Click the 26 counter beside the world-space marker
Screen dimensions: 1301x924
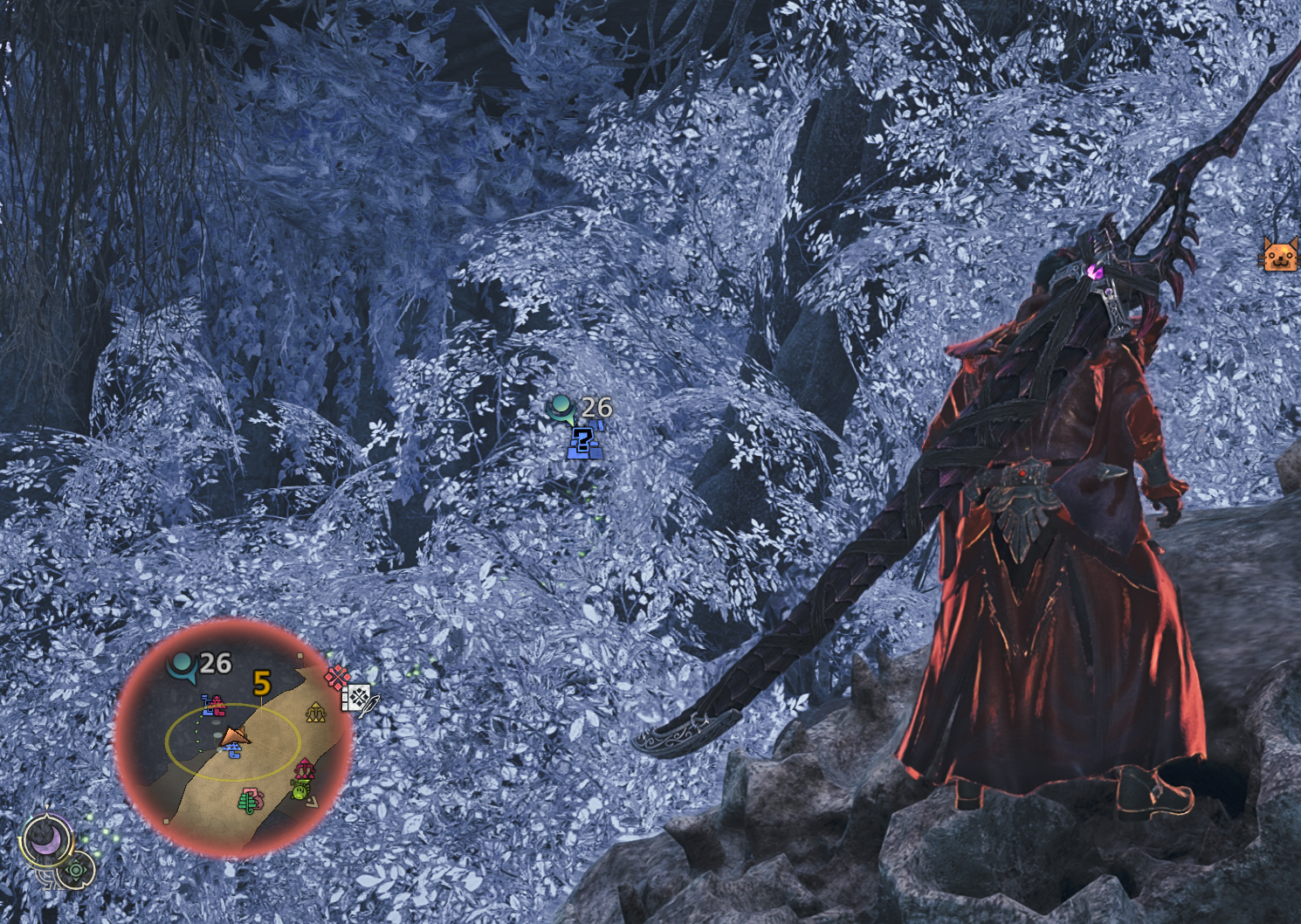pyautogui.click(x=595, y=405)
